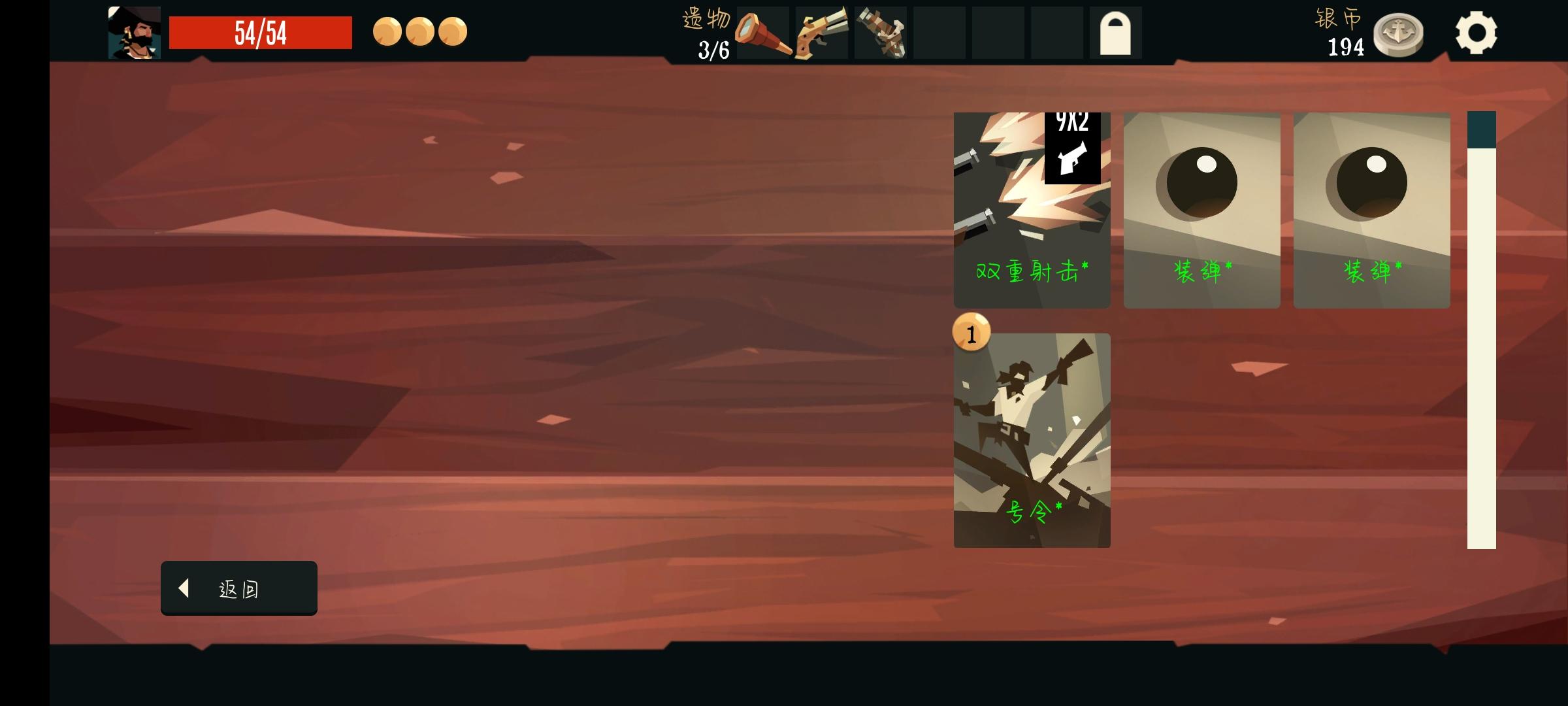Click the first gold ammo token
This screenshot has height=706, width=1568.
click(389, 32)
